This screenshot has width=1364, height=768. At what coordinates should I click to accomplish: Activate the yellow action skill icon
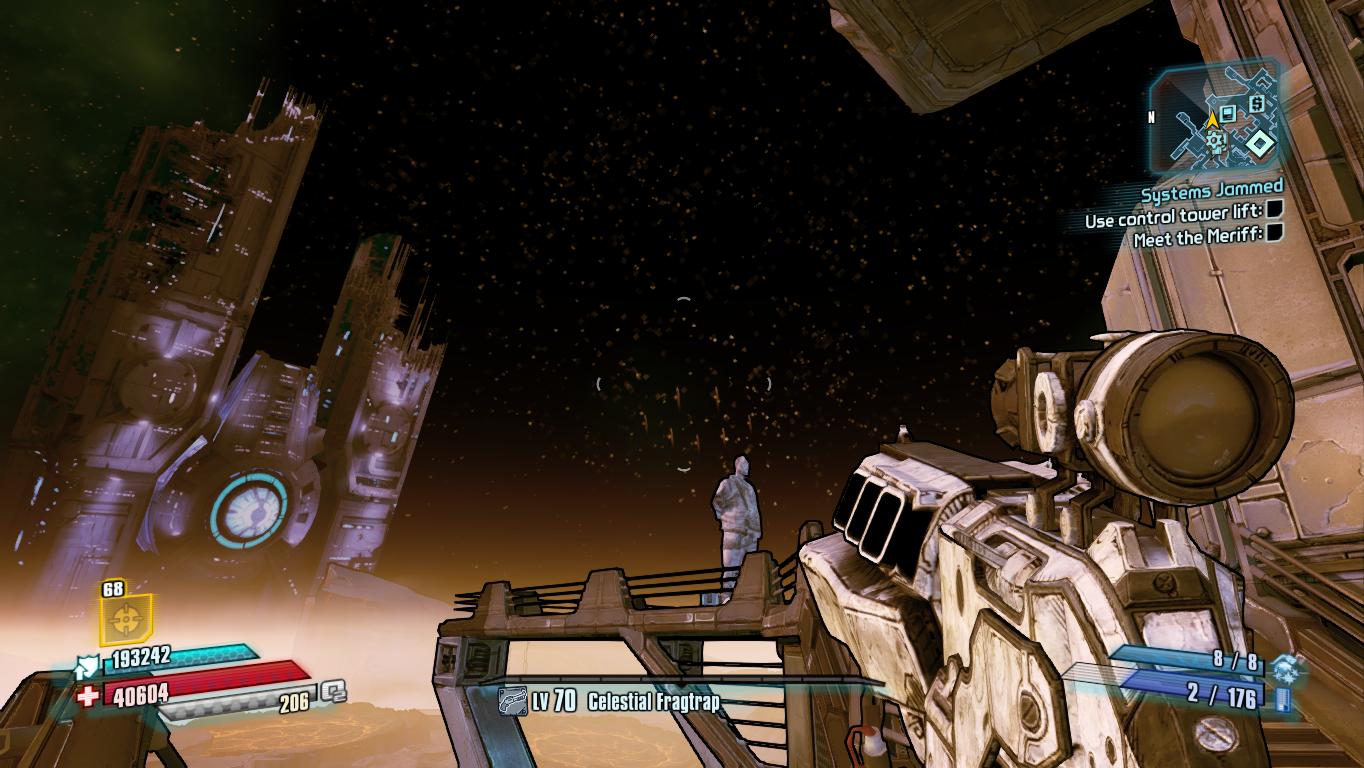(x=125, y=620)
